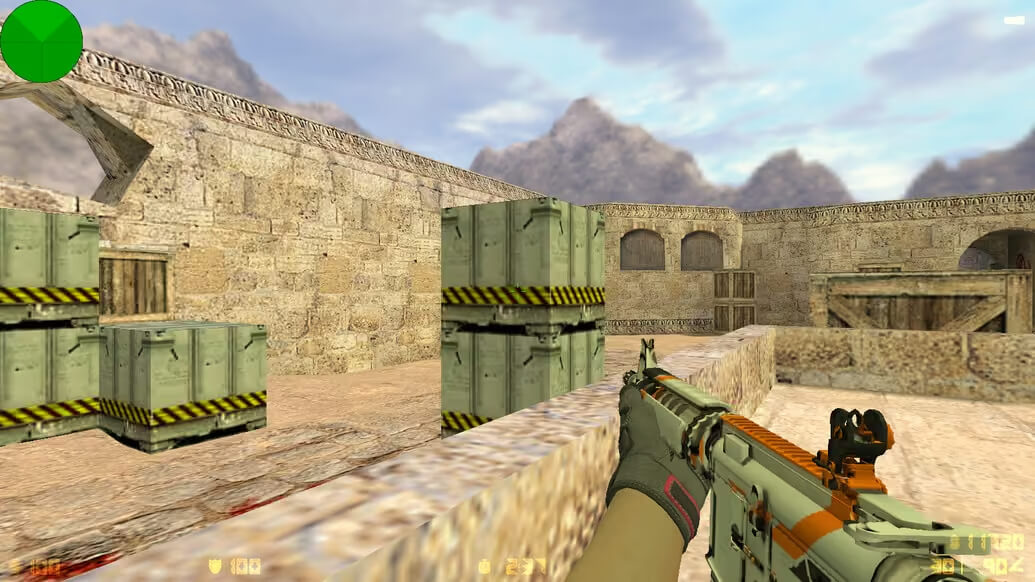
Task: Click the green circular radar
Action: [41, 41]
